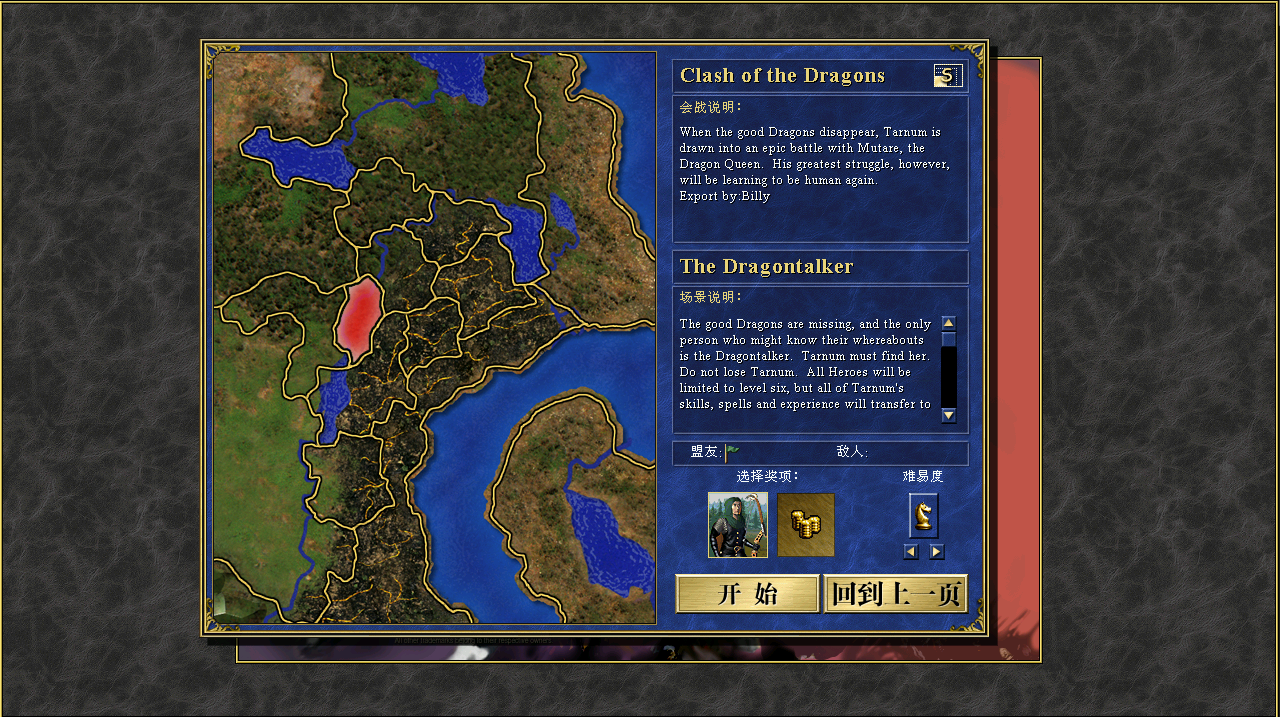The width and height of the screenshot is (1280, 717).
Task: Increase difficulty with the right arrow
Action: click(x=936, y=551)
